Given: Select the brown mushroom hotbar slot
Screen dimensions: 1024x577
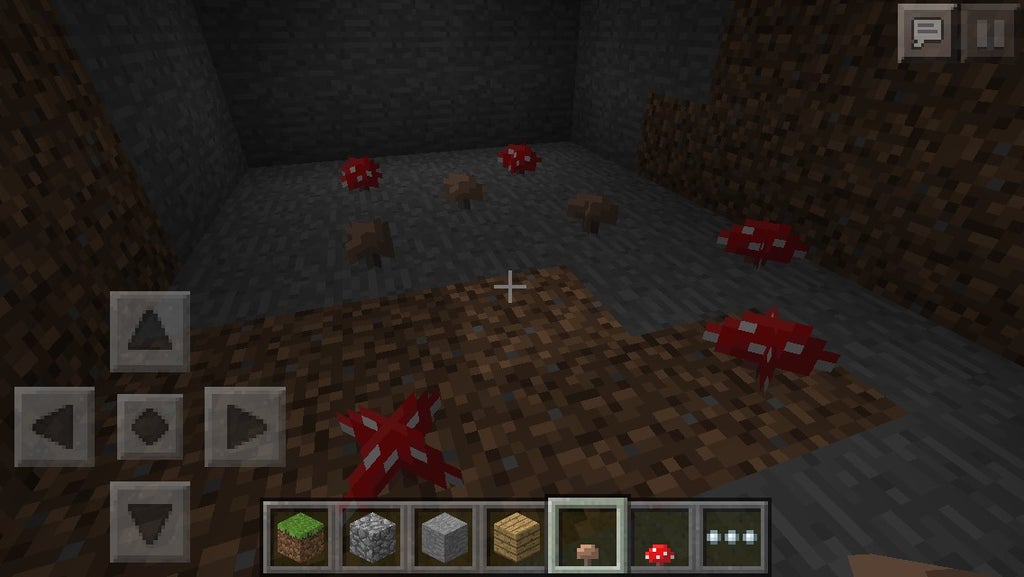Looking at the screenshot, I should coord(588,537).
